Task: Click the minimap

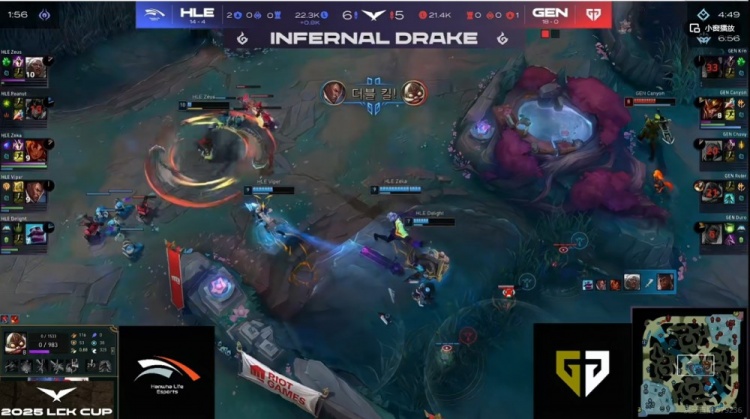Action: [x=690, y=362]
